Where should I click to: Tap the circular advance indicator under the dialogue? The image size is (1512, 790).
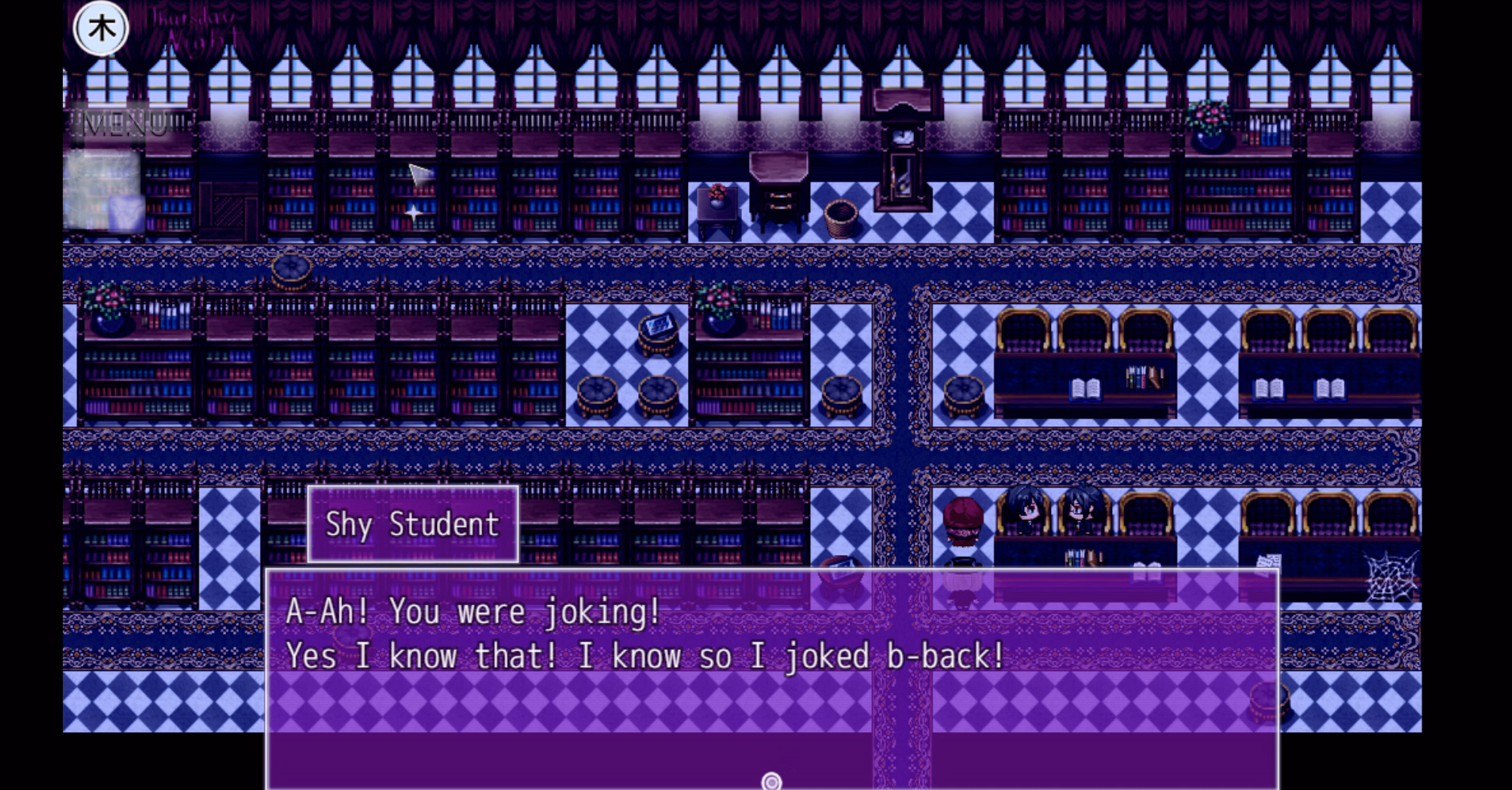[x=771, y=781]
